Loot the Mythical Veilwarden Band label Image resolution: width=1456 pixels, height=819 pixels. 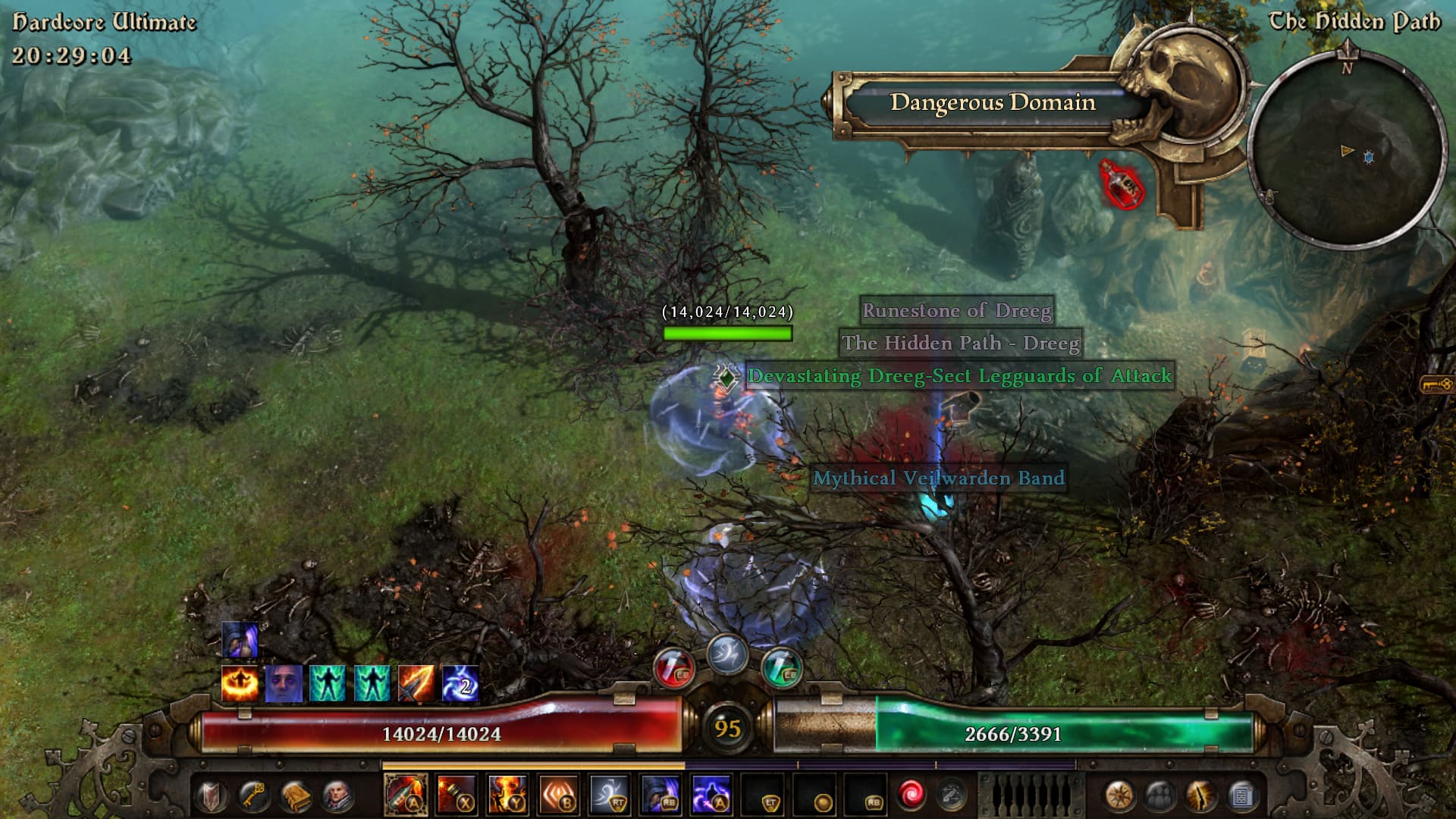click(938, 479)
